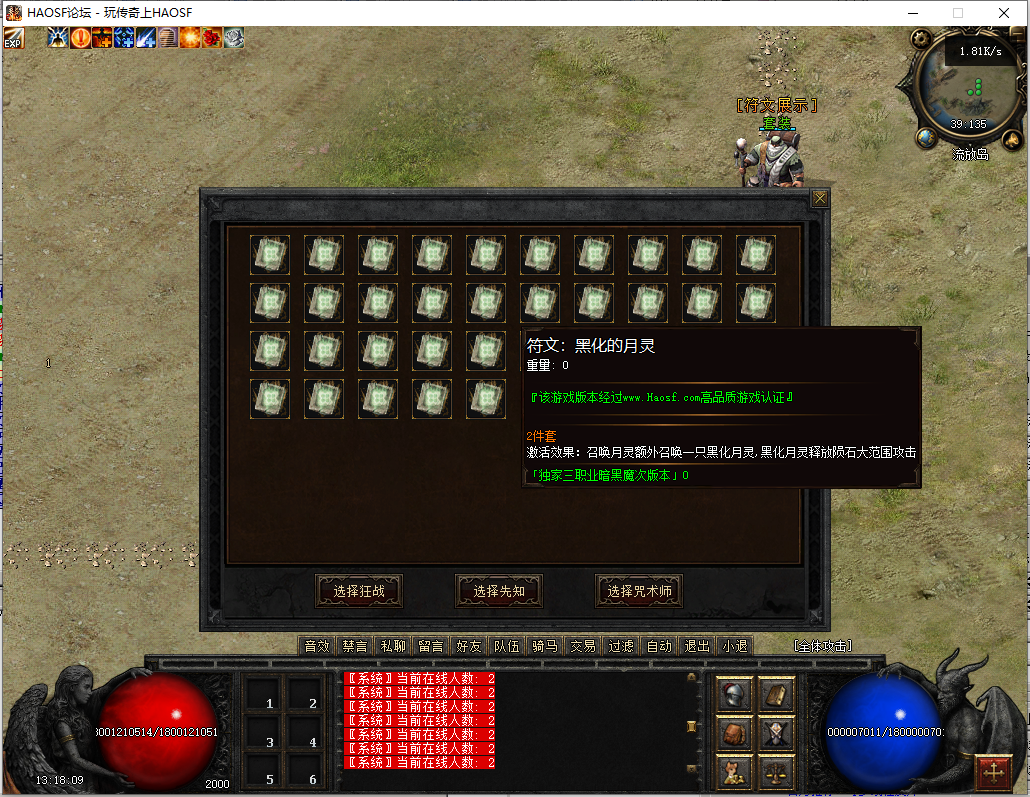Toggle the 自动 auto button
The height and width of the screenshot is (797, 1030).
click(659, 646)
